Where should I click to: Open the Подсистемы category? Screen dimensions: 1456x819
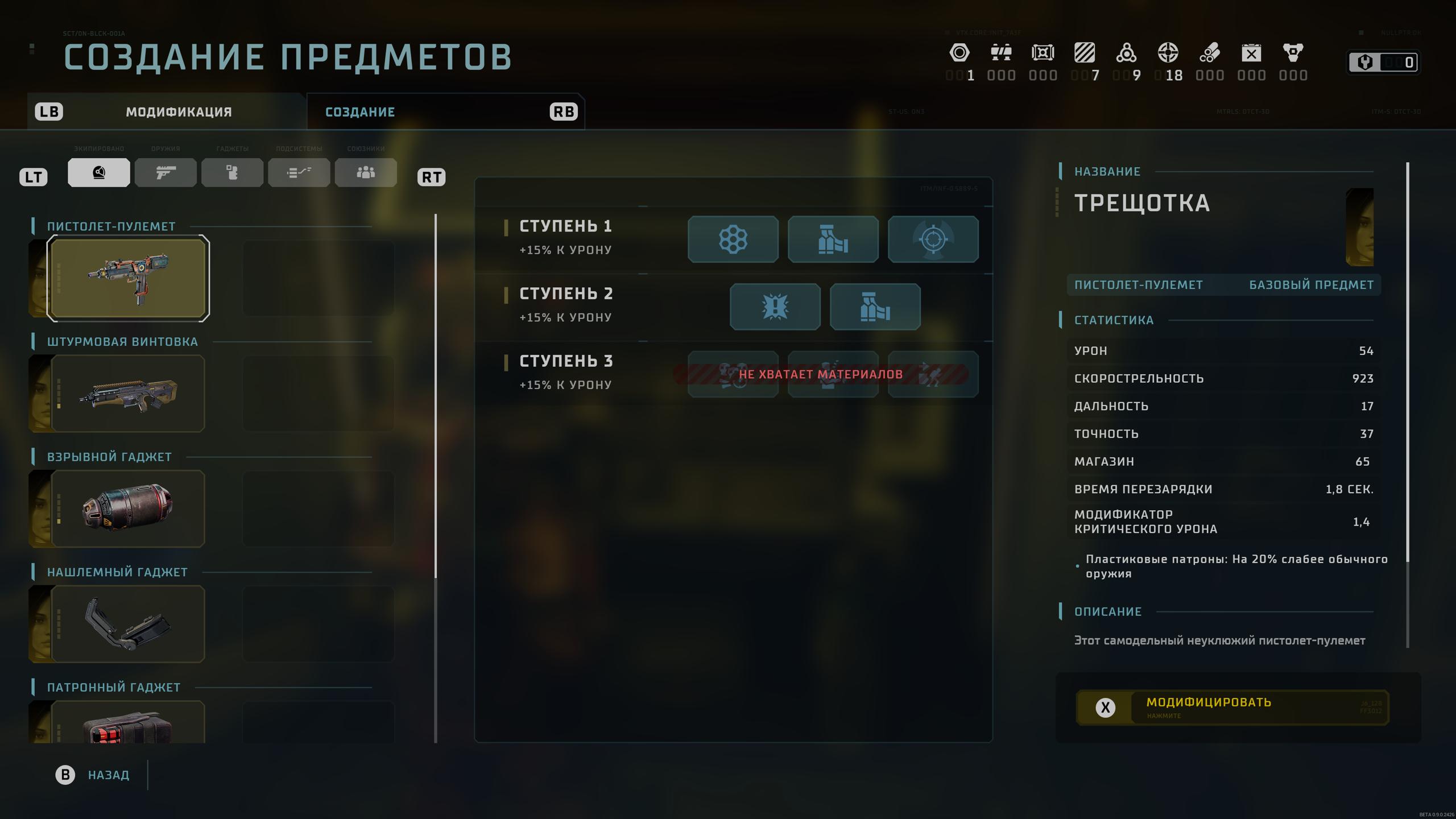(x=299, y=173)
